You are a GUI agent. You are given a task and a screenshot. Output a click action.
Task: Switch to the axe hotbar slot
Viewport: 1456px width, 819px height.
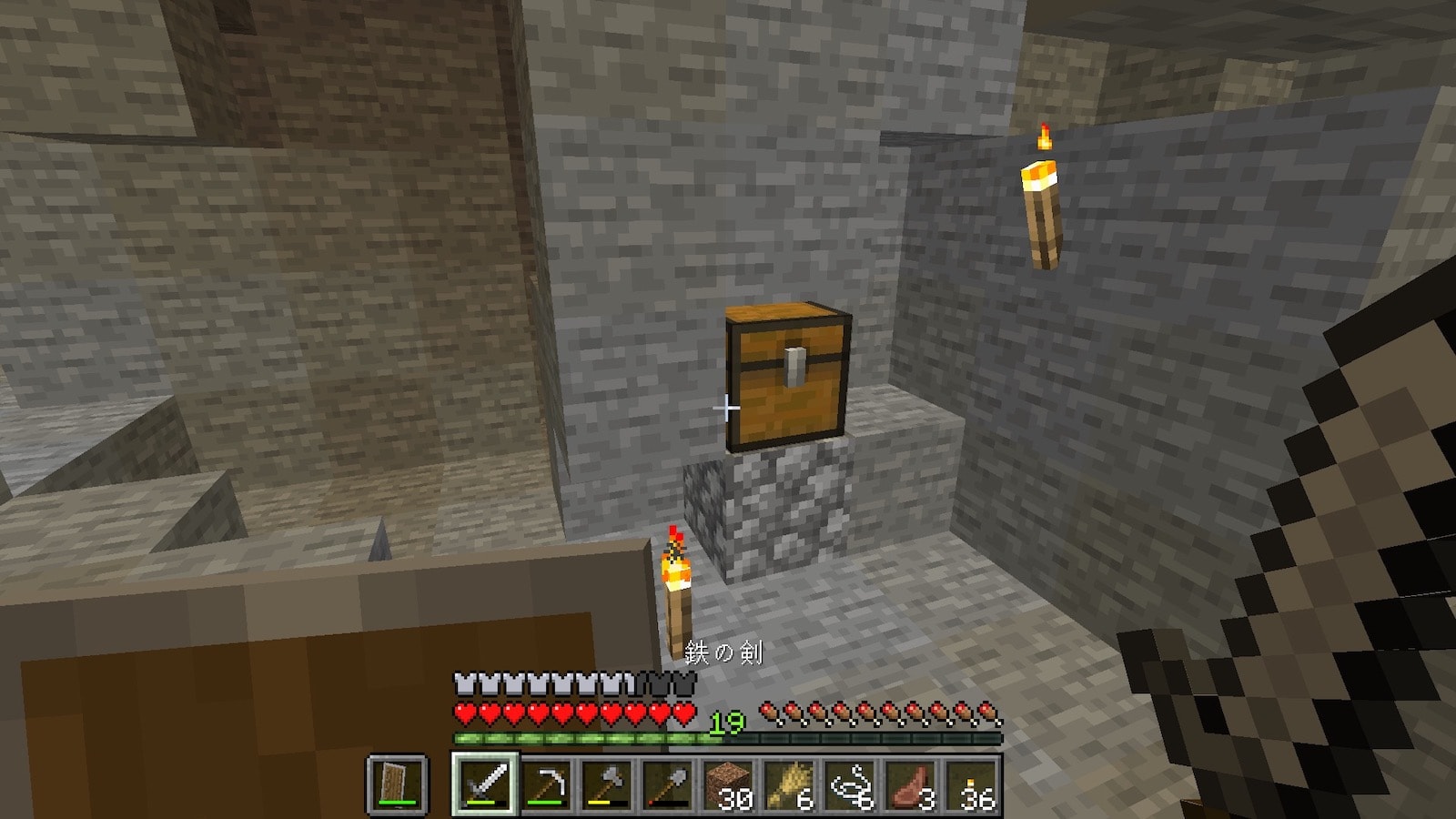(x=607, y=784)
